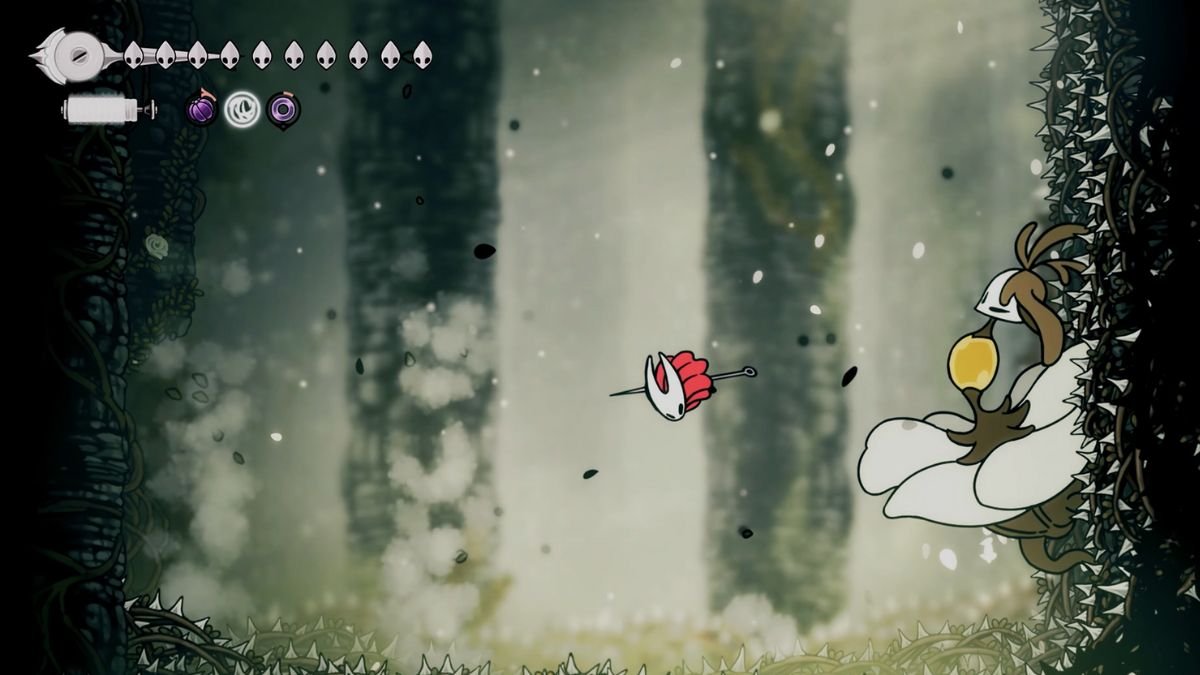Select the purple round bomb tool icon
Screen dimensions: 1200x675
point(202,109)
